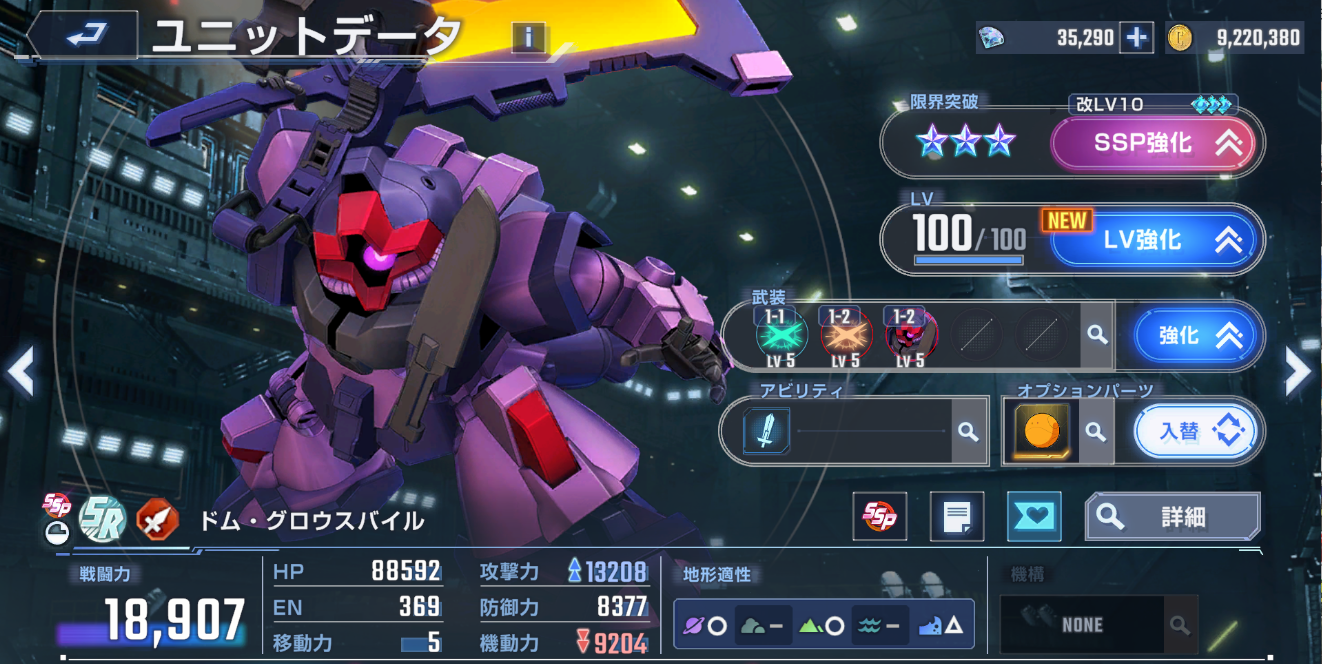The height and width of the screenshot is (664, 1322).
Task: Open the info icon beside ユニットデータ
Action: click(529, 38)
